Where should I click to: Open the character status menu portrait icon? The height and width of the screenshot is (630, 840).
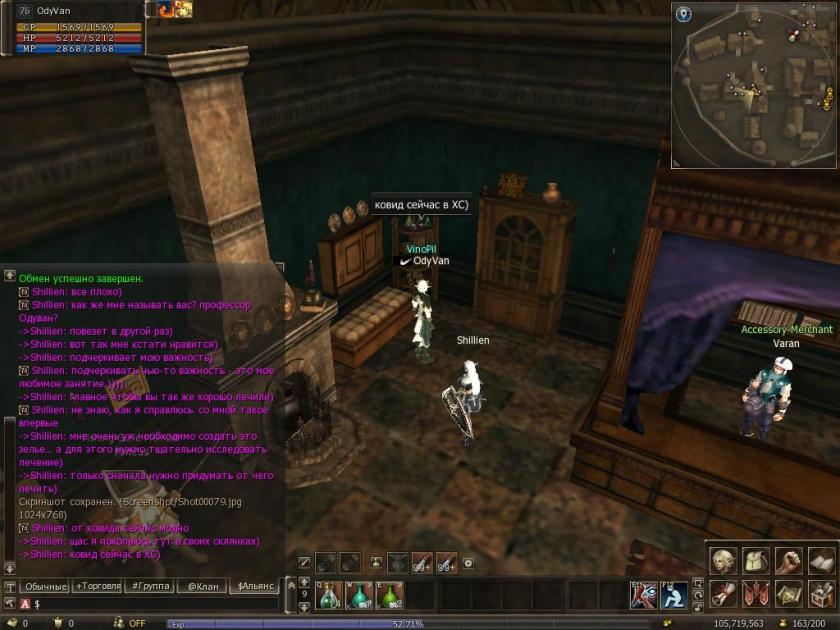[723, 561]
